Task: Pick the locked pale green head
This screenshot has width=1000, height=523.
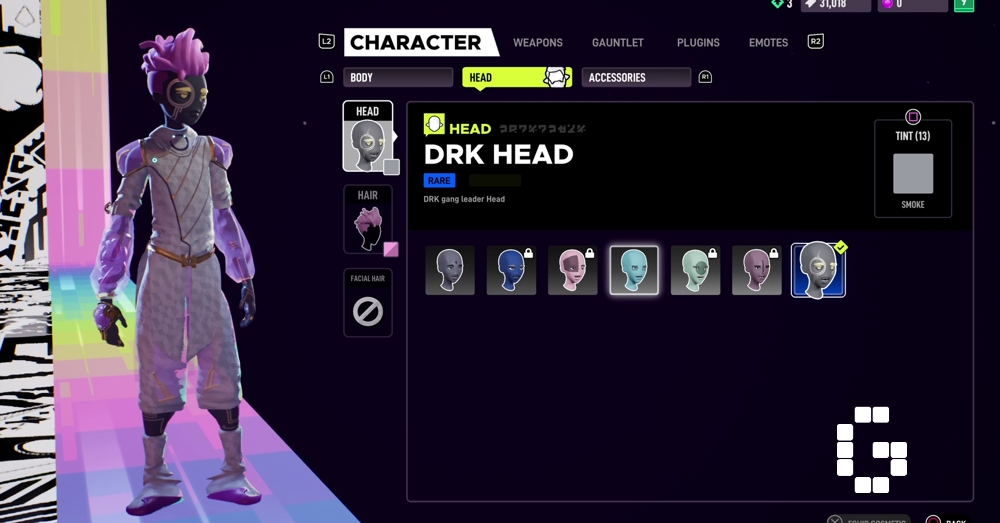Action: click(695, 270)
